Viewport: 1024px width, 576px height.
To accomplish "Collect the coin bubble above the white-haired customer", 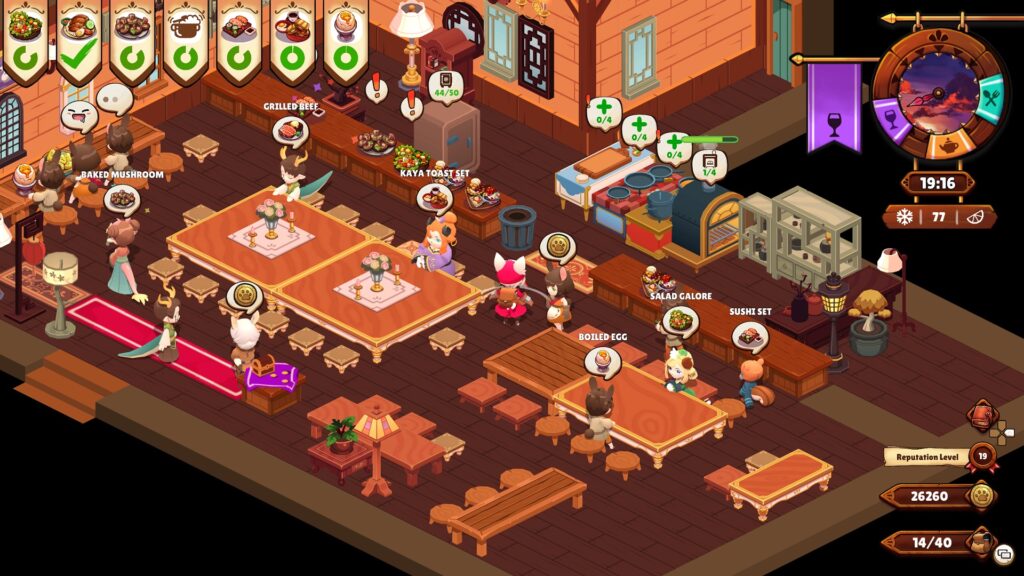I will pos(243,296).
